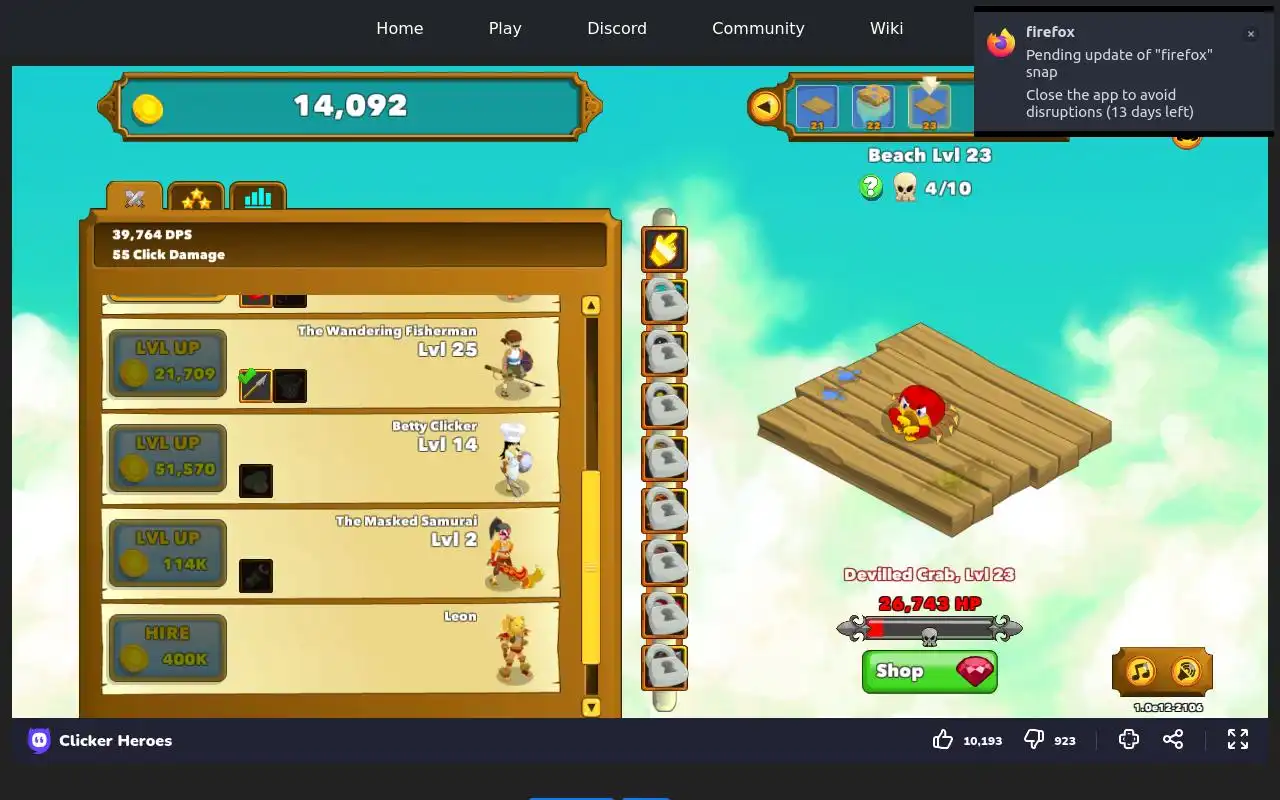Select zone 22 tile
Image resolution: width=1280 pixels, height=800 pixels.
tap(873, 107)
